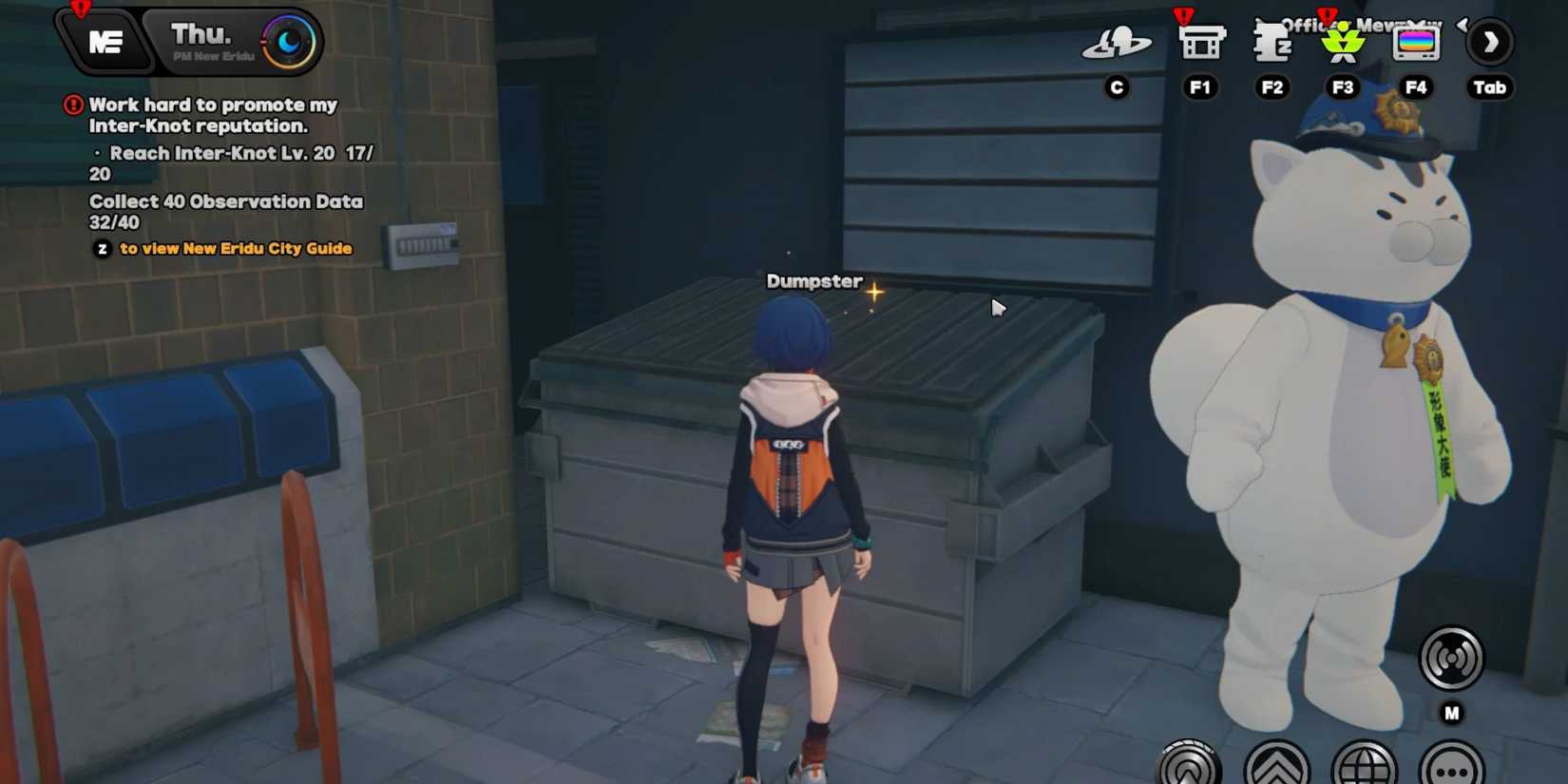The image size is (1568, 784).
Task: Click the NE logo badge
Action: coord(106,42)
